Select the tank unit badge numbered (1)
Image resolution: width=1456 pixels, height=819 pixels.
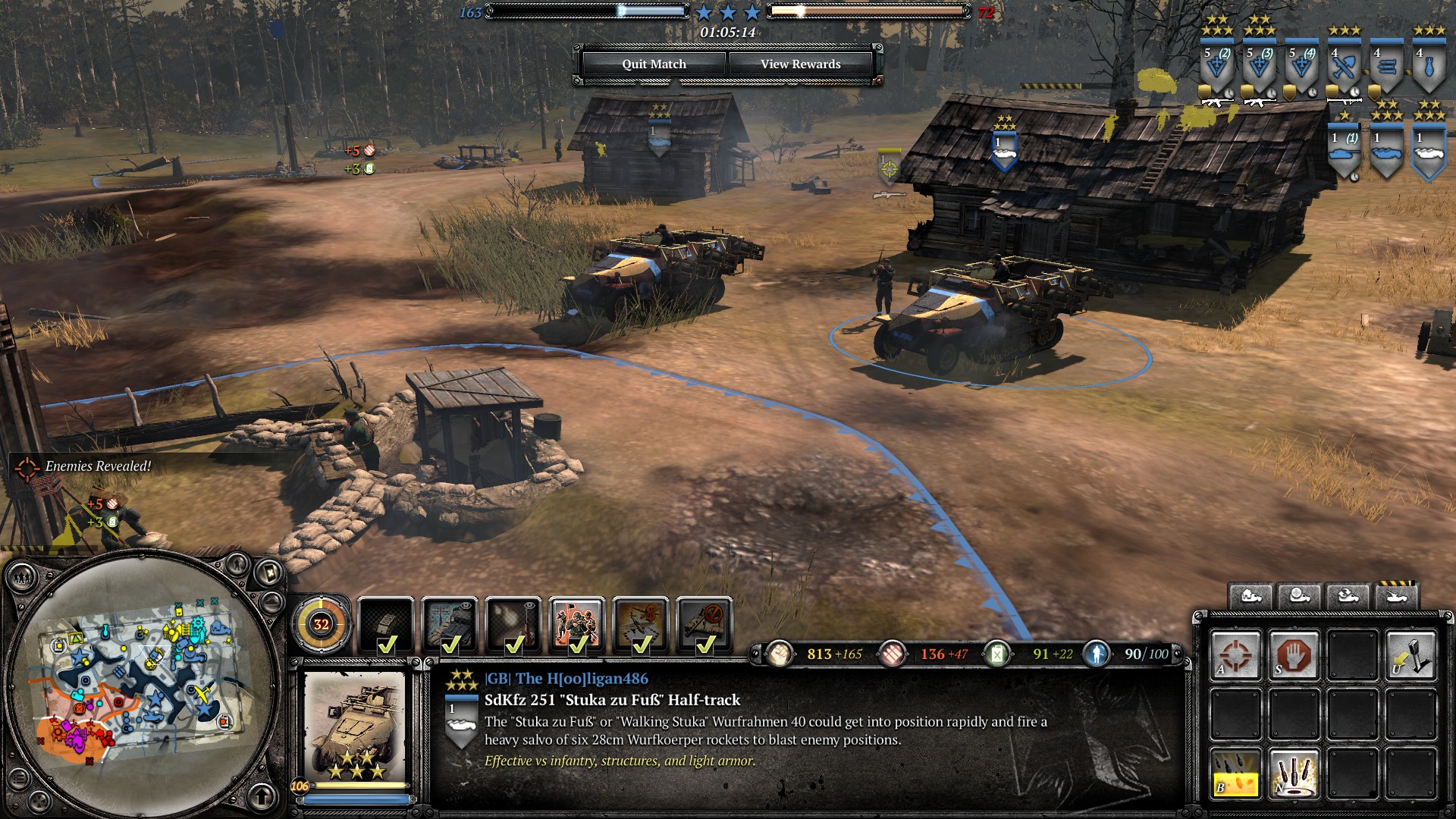pos(1344,152)
